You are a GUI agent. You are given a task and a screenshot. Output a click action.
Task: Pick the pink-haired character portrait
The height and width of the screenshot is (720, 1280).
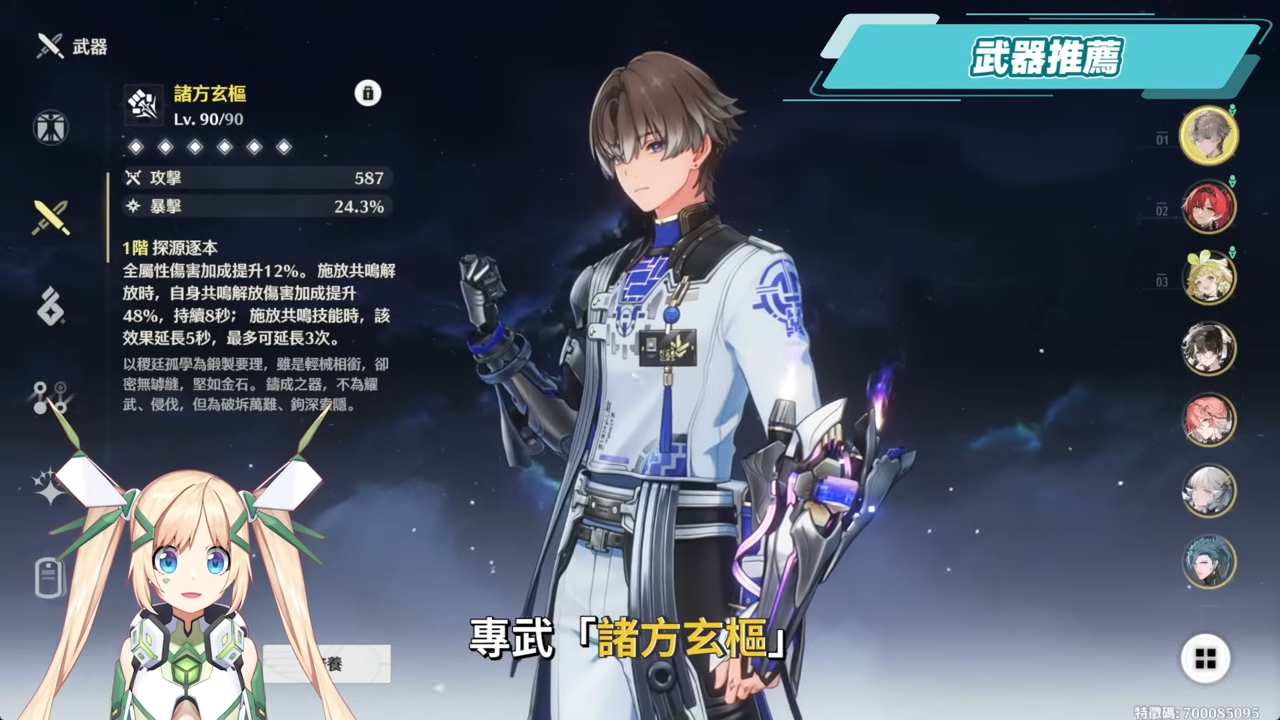(1208, 420)
